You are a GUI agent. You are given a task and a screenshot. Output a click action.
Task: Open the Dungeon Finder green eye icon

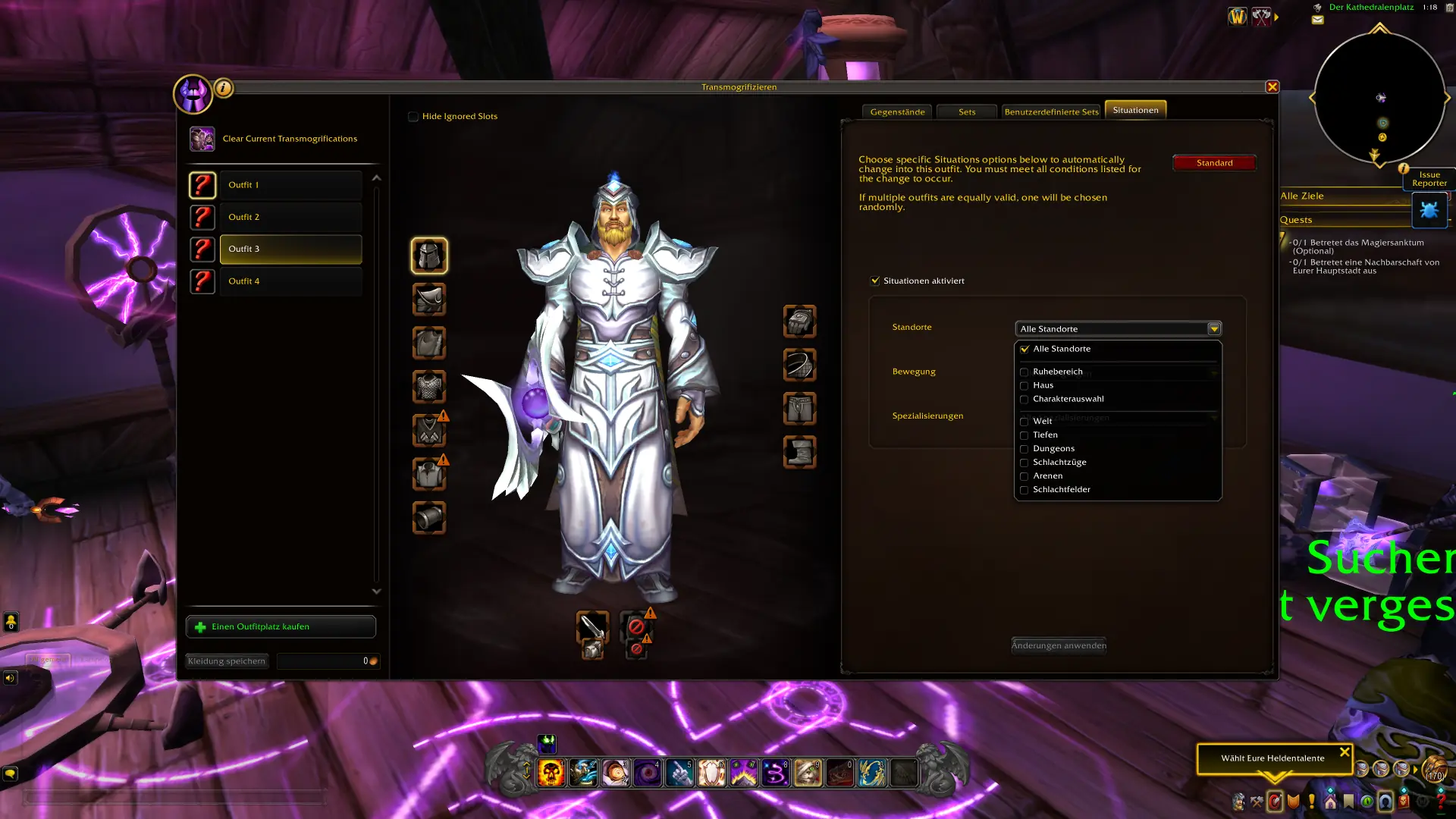coord(1366,802)
